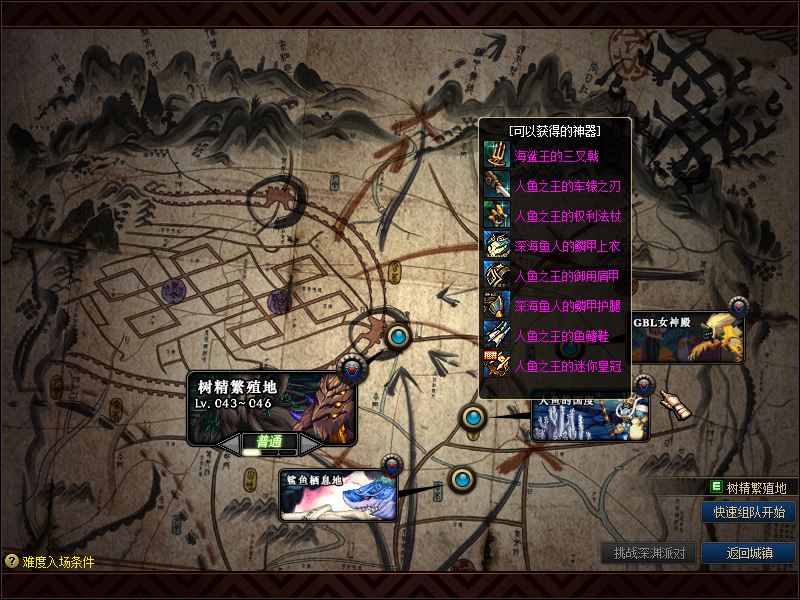Click the blue map node beside 鲨鱼栖息地
Image resolution: width=800 pixels, height=600 pixels.
point(461,480)
